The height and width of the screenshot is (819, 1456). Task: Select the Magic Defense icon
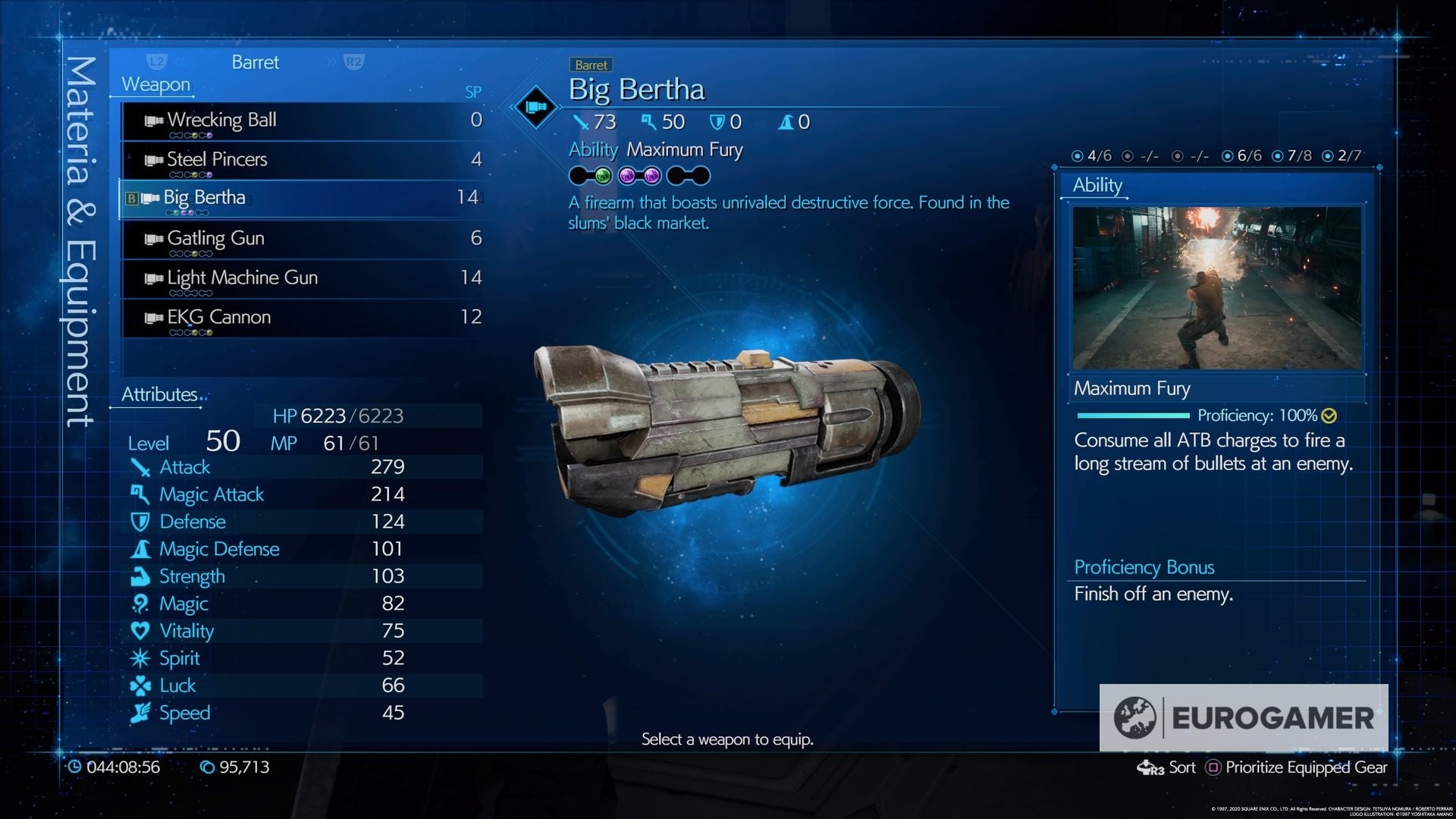coord(140,549)
